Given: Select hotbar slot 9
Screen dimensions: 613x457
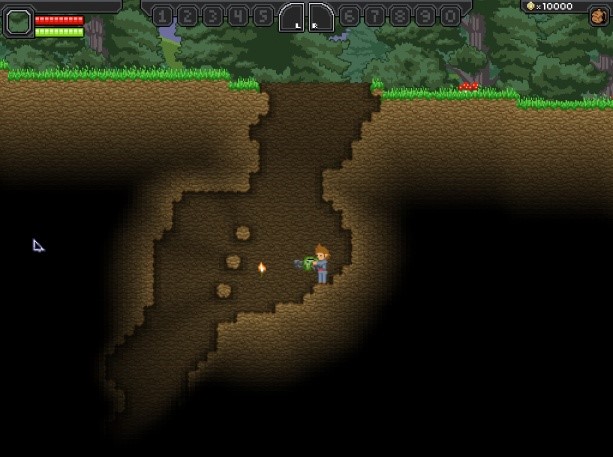Looking at the screenshot, I should (423, 16).
